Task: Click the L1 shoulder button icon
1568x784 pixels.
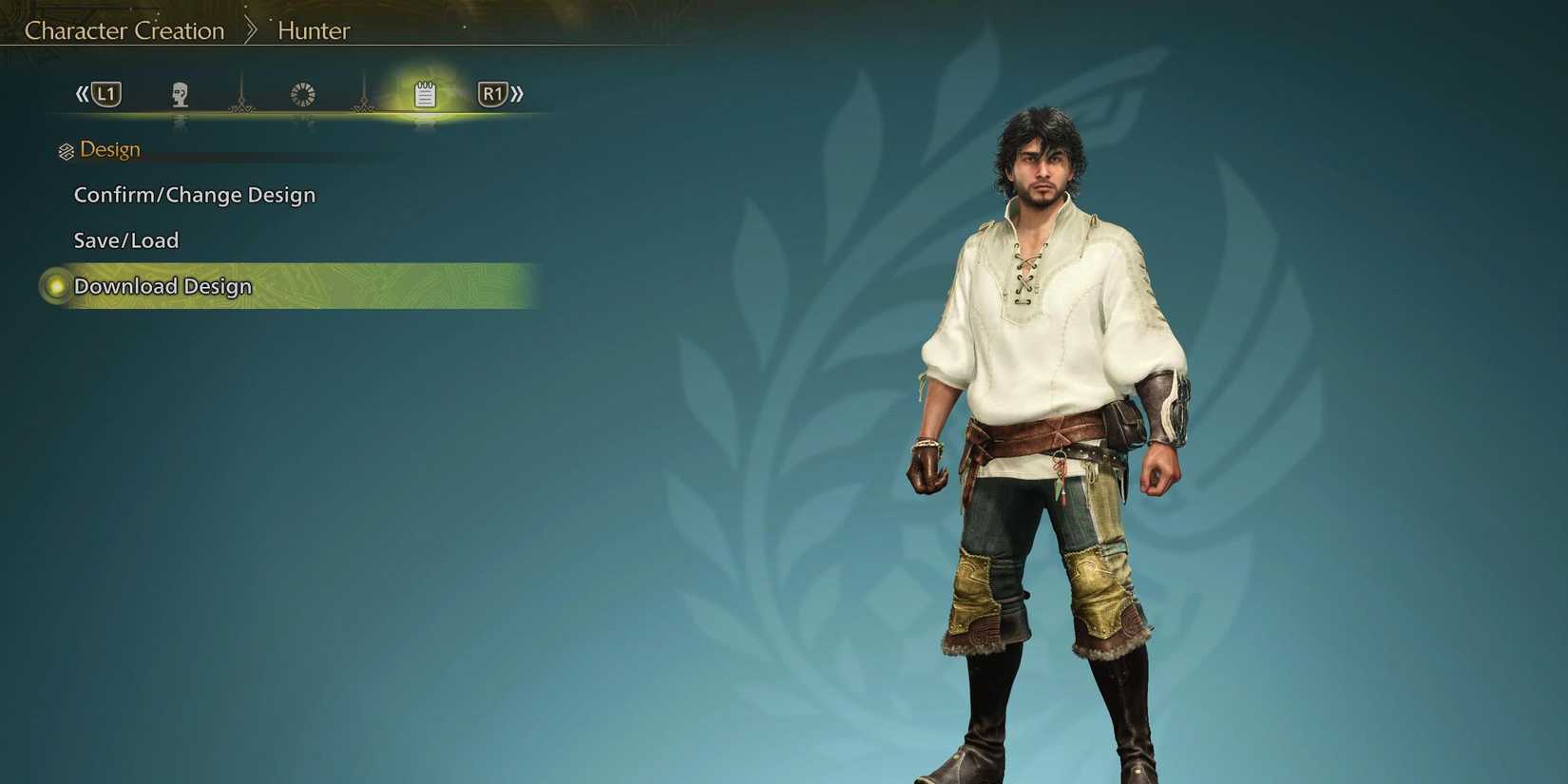Action: pyautogui.click(x=106, y=92)
